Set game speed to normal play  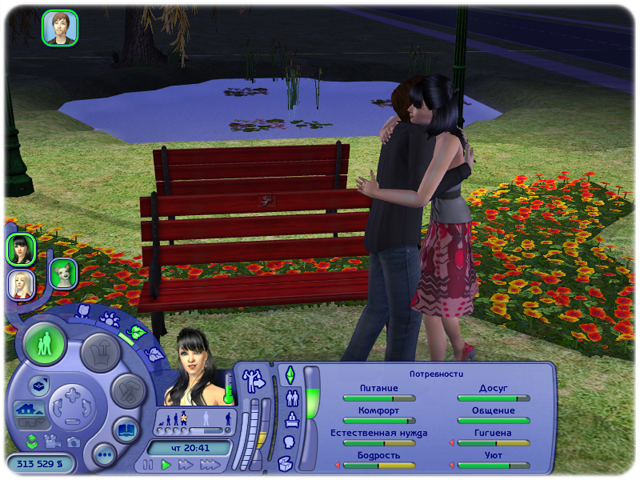(x=167, y=465)
